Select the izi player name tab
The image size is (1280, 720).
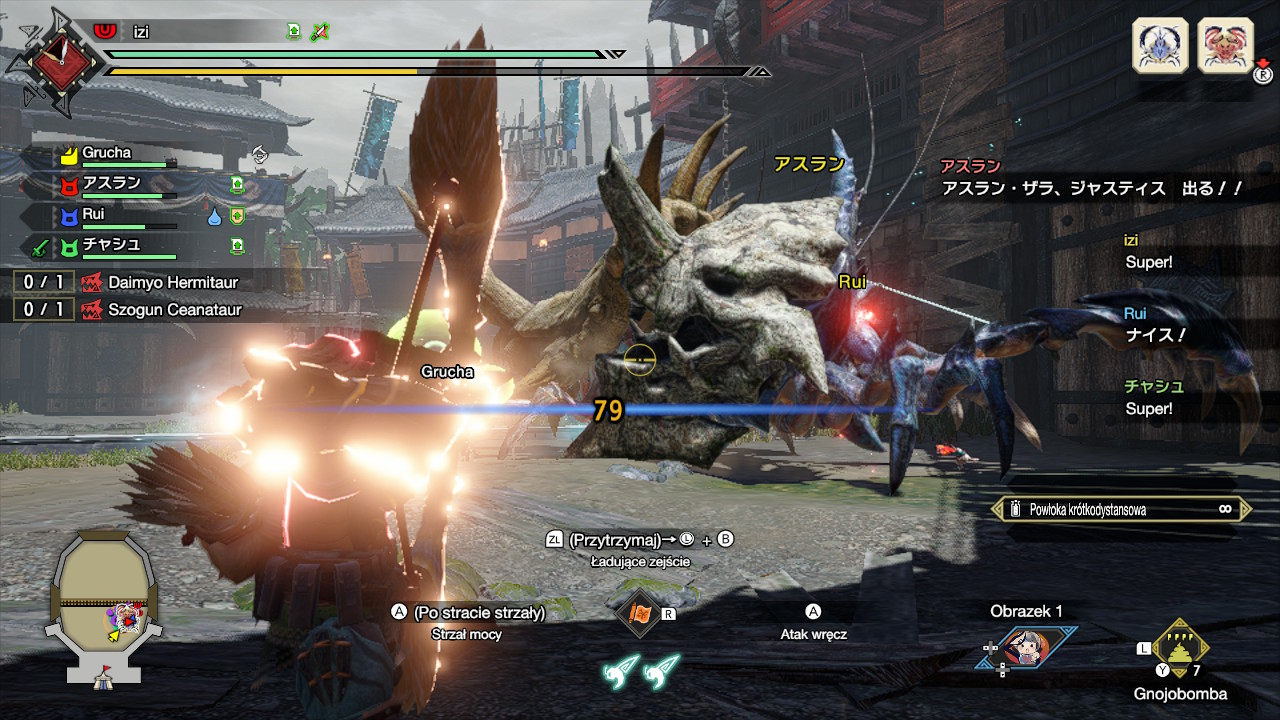pos(140,31)
